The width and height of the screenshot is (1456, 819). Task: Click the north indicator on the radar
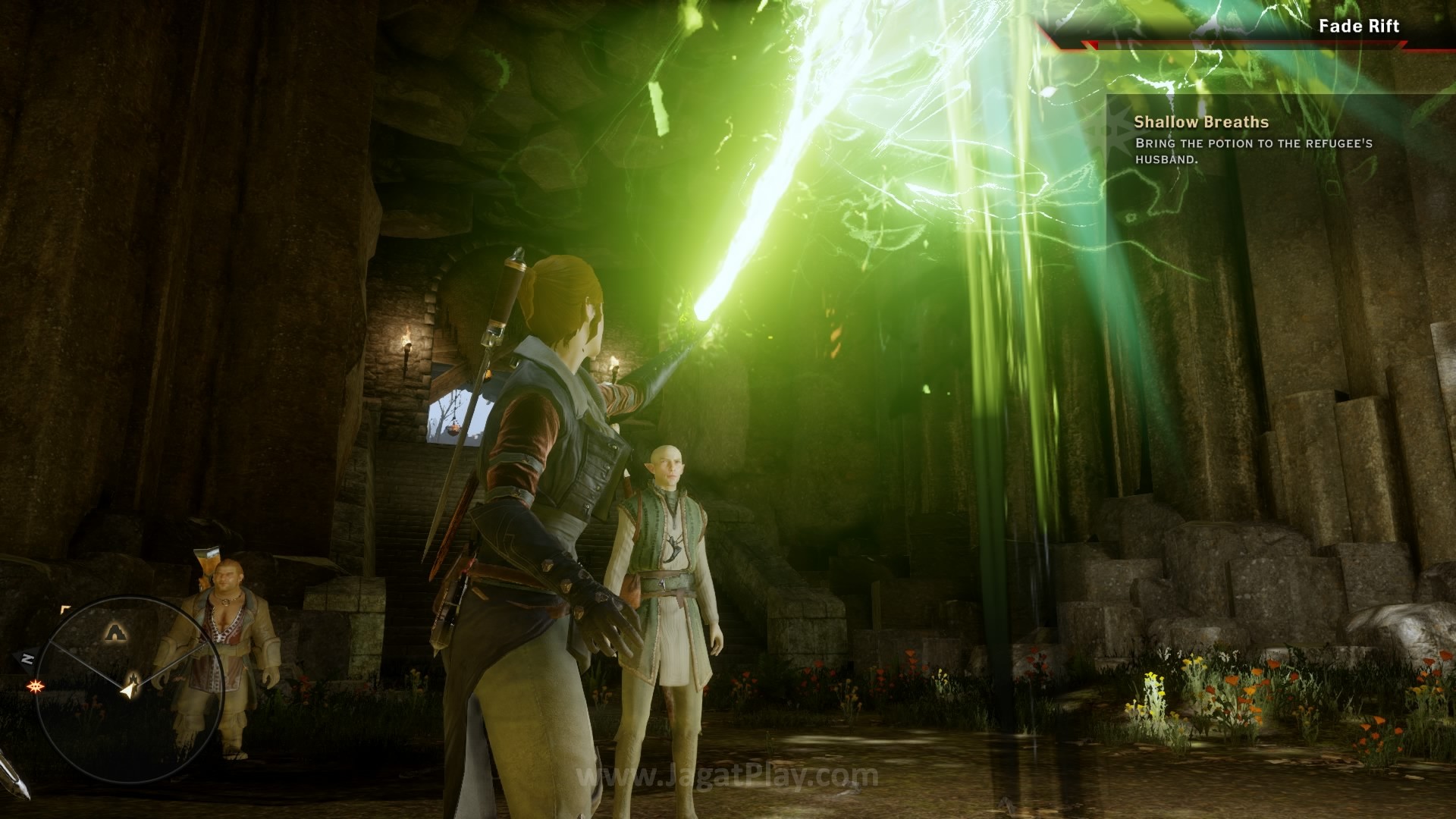coord(27,658)
